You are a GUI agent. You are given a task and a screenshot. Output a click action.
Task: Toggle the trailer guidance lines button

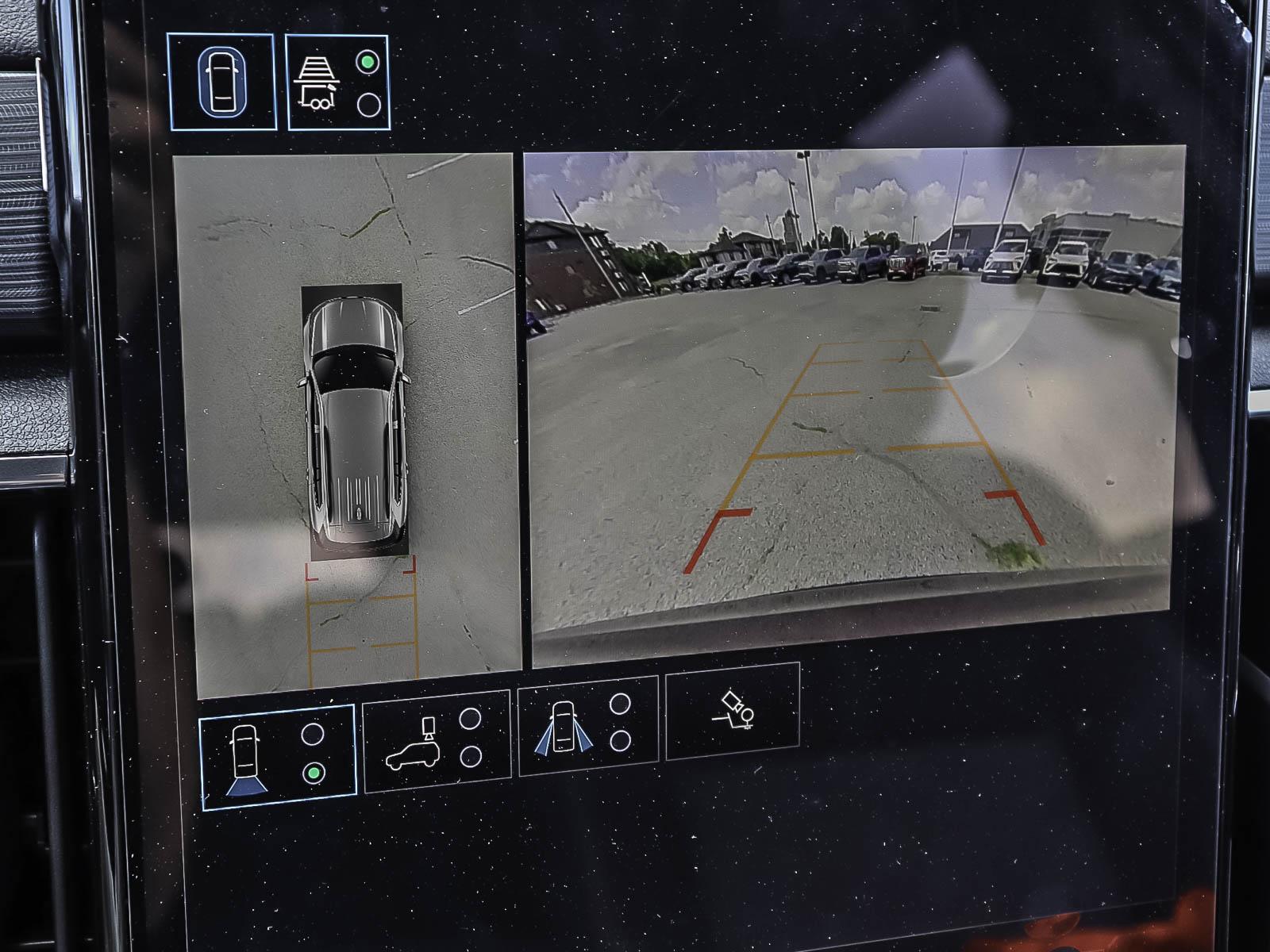337,83
